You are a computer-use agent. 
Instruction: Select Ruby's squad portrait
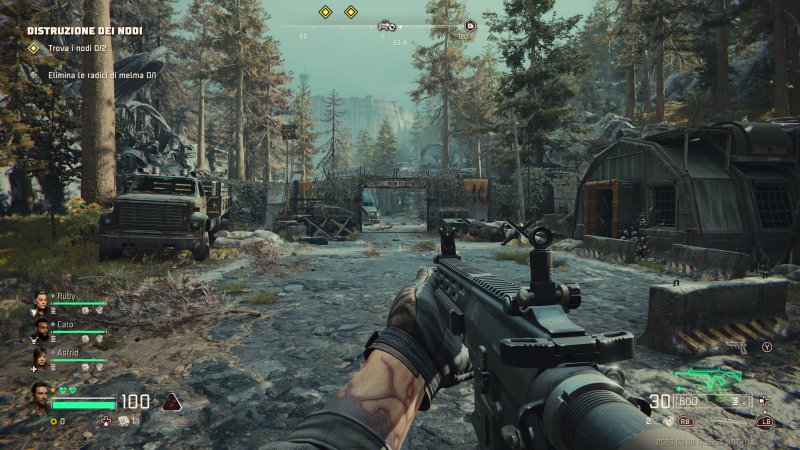pyautogui.click(x=42, y=301)
